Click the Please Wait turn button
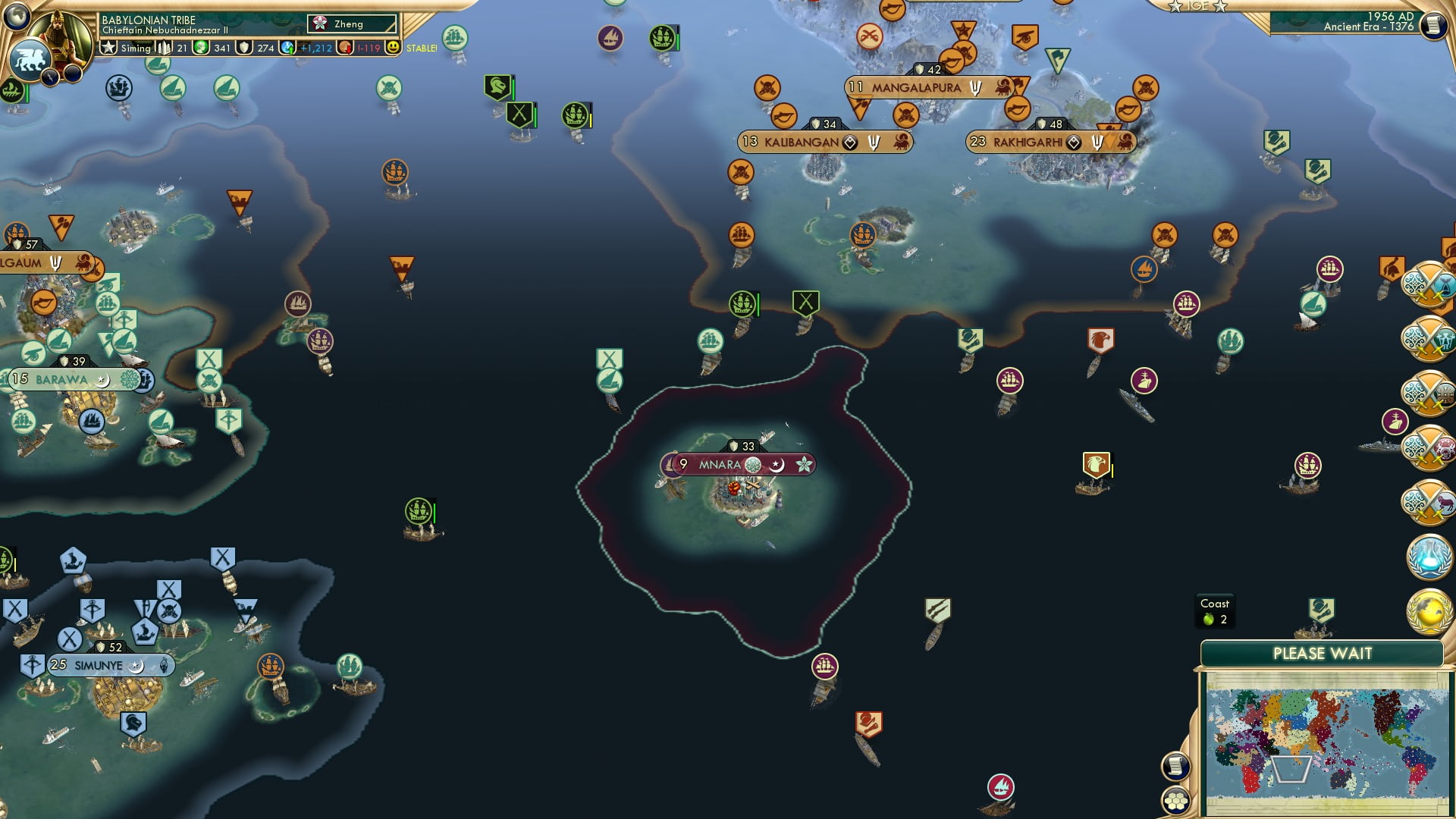Viewport: 1456px width, 819px height. (x=1322, y=654)
